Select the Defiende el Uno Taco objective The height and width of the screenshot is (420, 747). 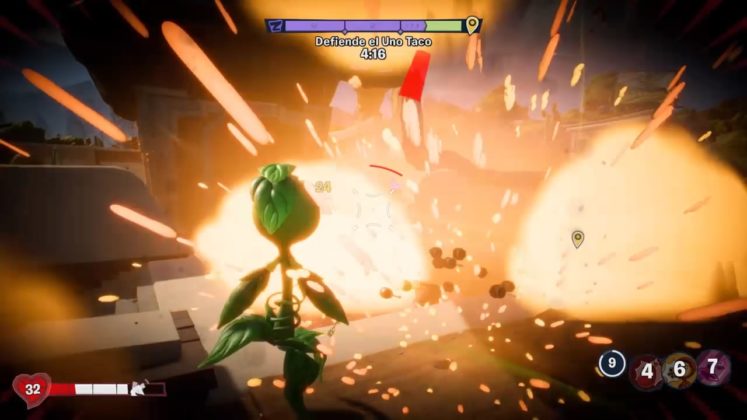point(372,41)
